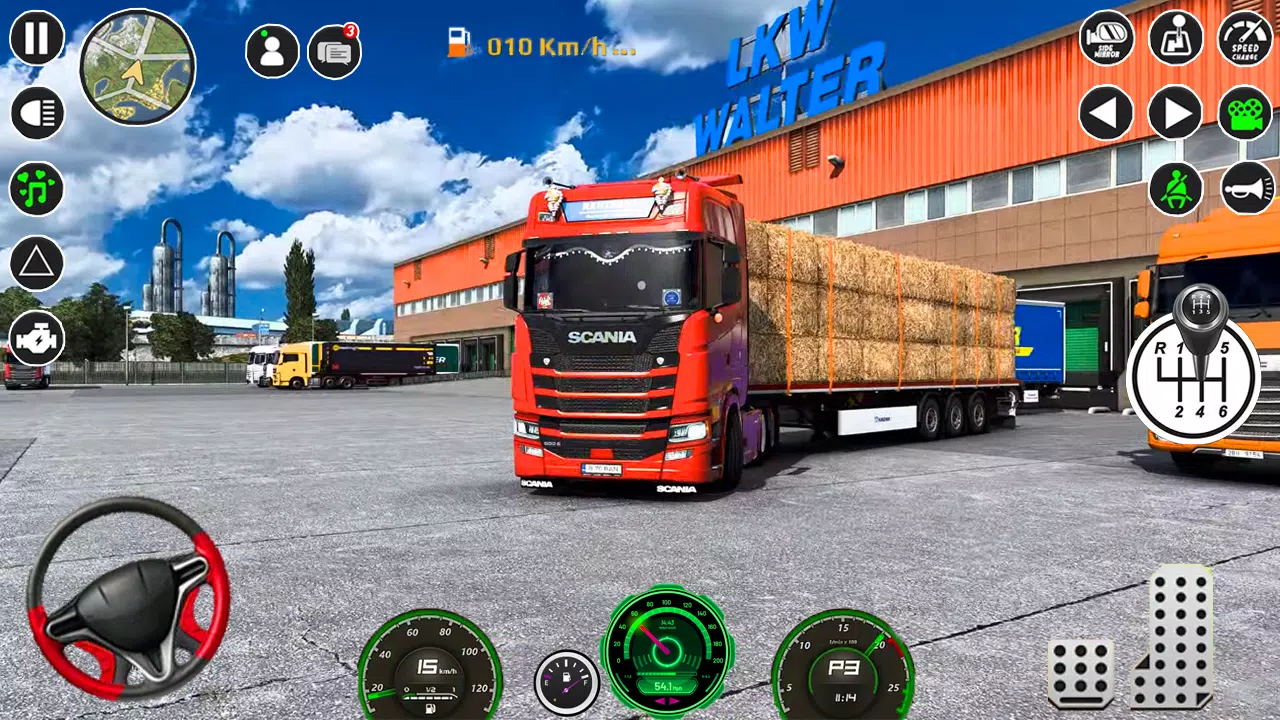Select the gear shift mode icon

tap(1175, 39)
